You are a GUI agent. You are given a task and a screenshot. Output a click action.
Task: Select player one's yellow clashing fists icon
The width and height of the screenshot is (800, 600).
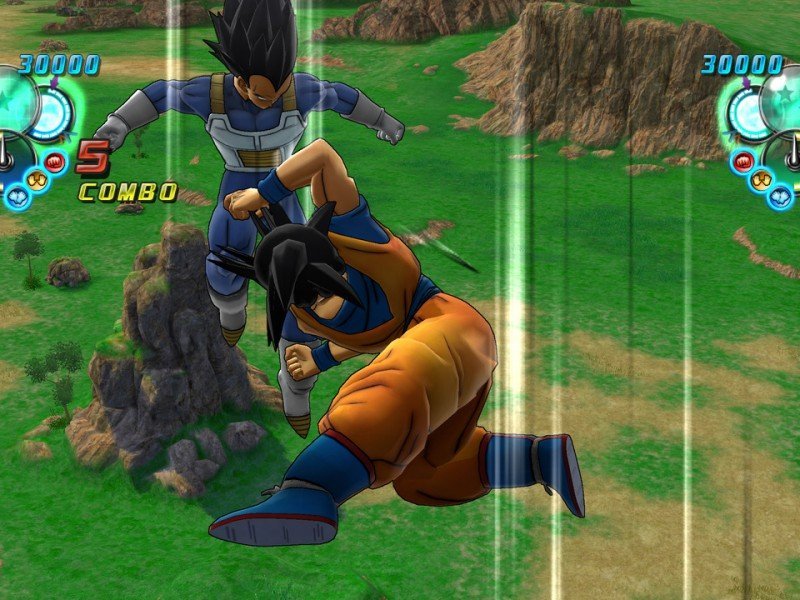(36, 180)
